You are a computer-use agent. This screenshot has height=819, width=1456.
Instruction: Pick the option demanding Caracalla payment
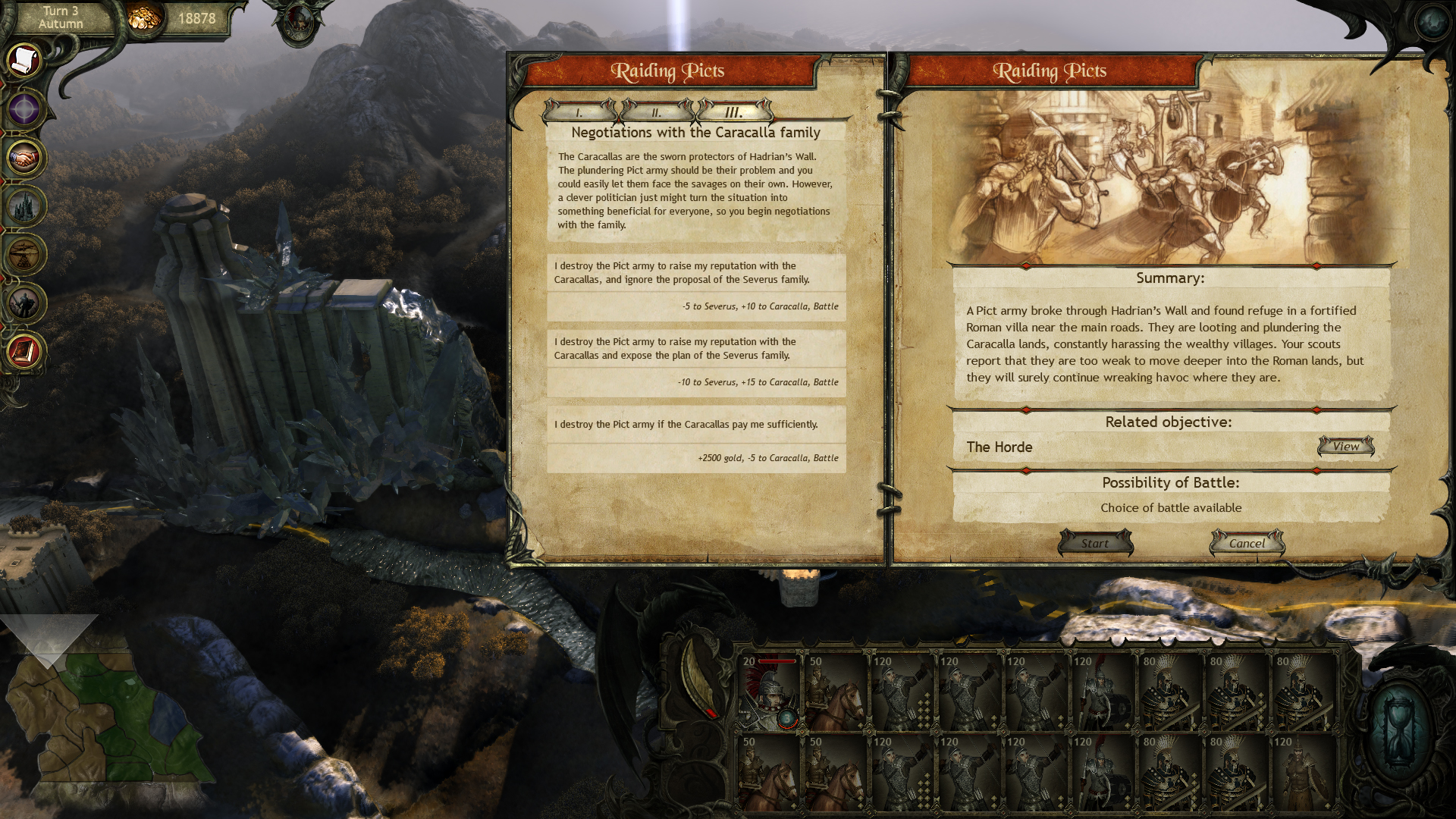pos(696,438)
